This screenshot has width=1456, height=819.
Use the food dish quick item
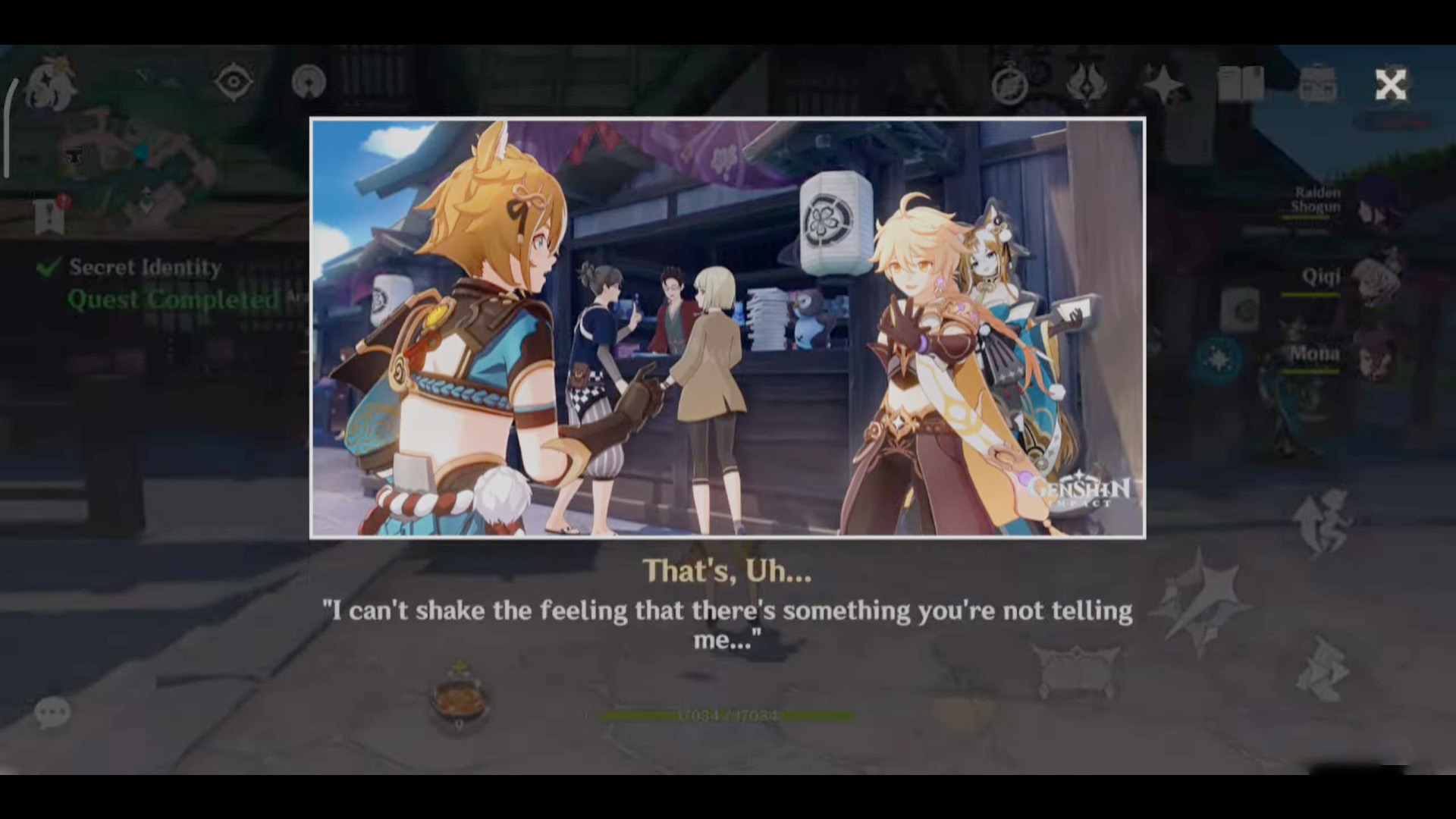click(x=459, y=699)
